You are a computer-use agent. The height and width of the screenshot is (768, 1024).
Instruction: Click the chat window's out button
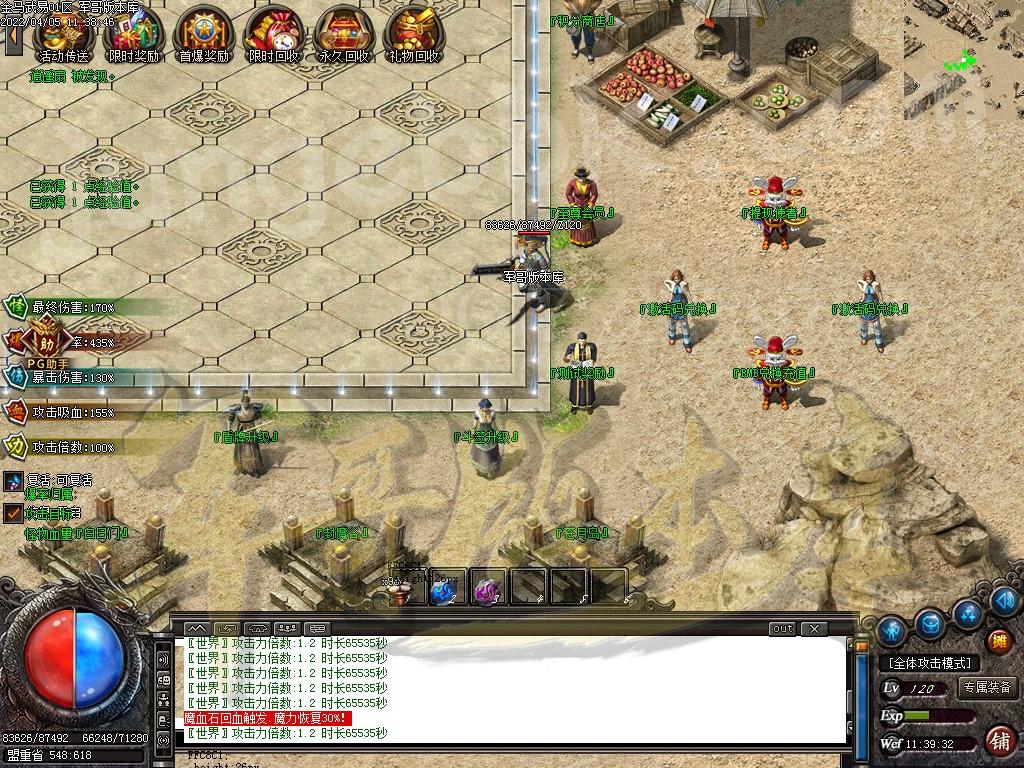click(x=782, y=629)
